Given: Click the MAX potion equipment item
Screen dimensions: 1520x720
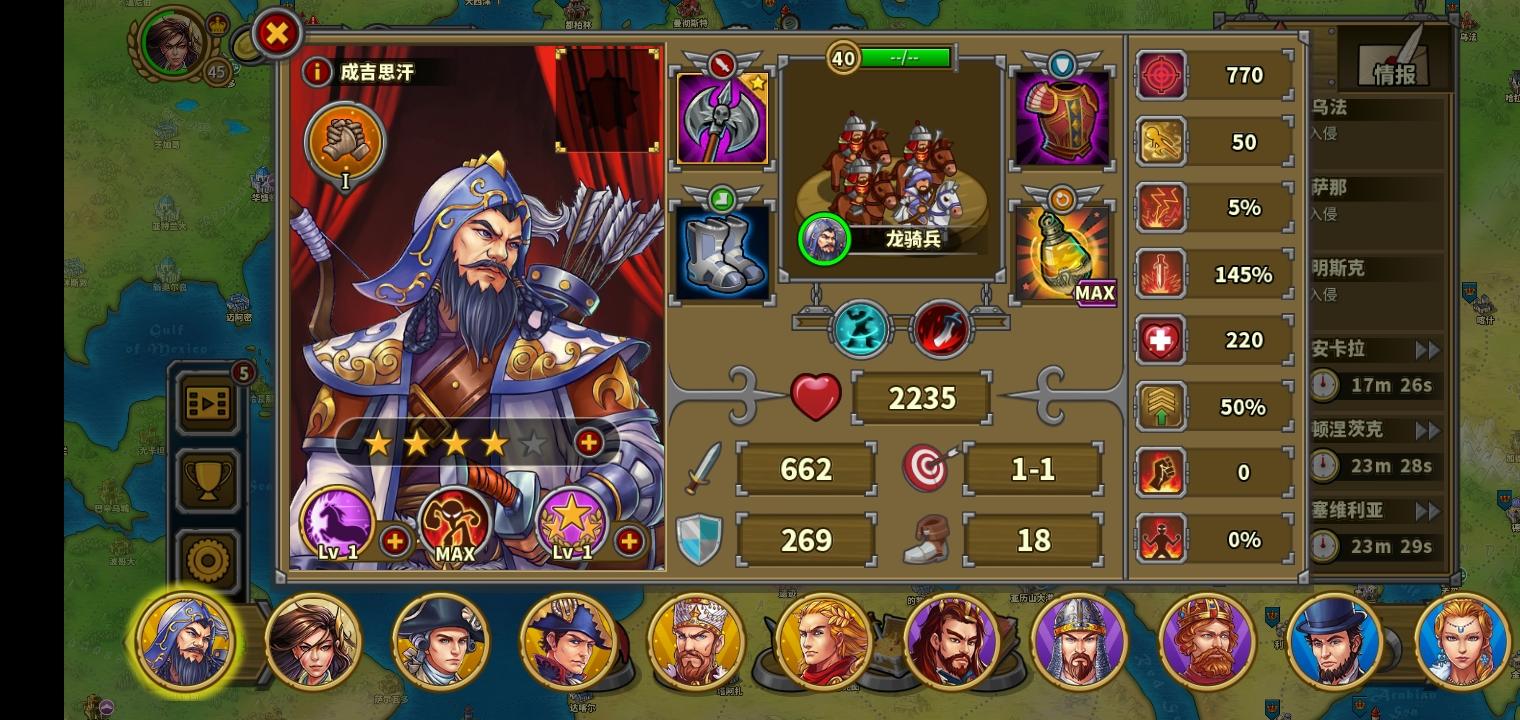Looking at the screenshot, I should (1062, 250).
